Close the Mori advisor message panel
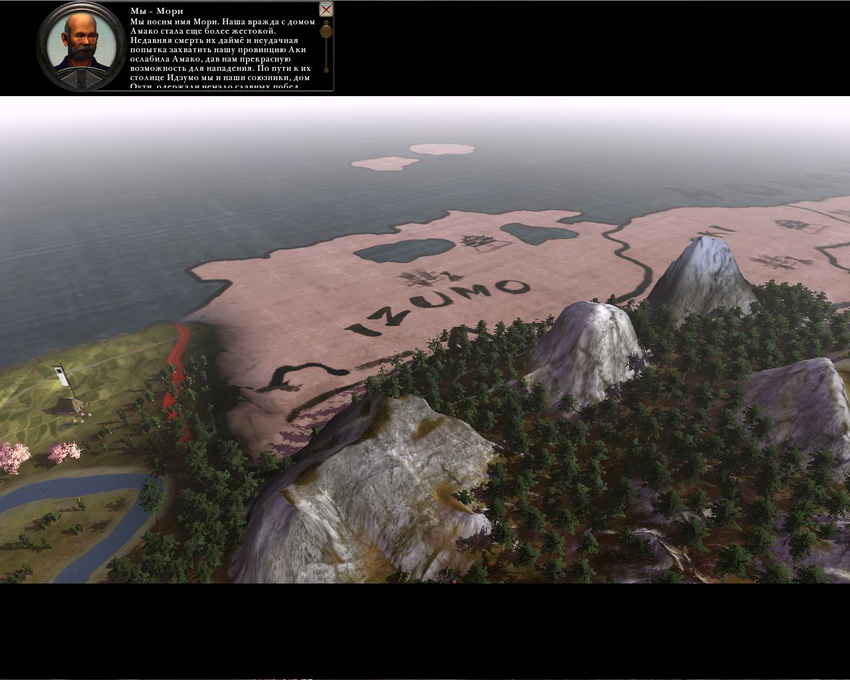Screen dimensions: 850x680 [325, 10]
